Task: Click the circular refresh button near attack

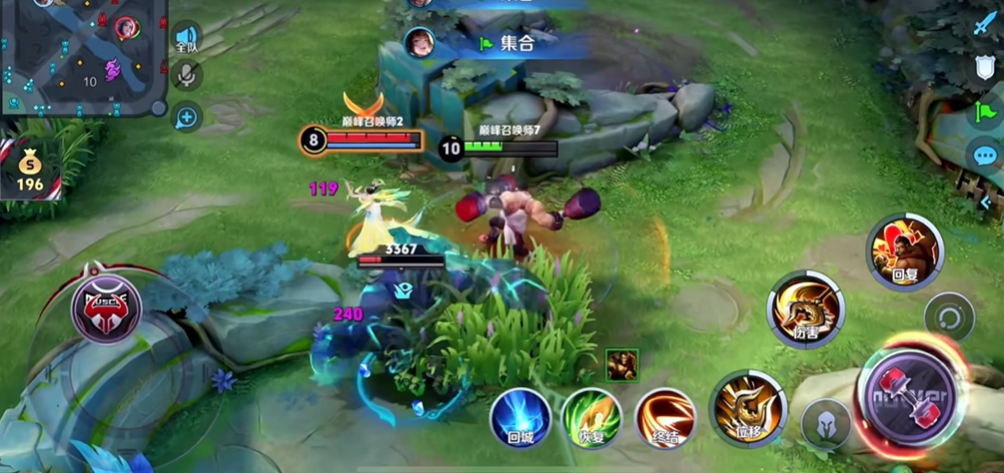Action: pyautogui.click(x=948, y=319)
